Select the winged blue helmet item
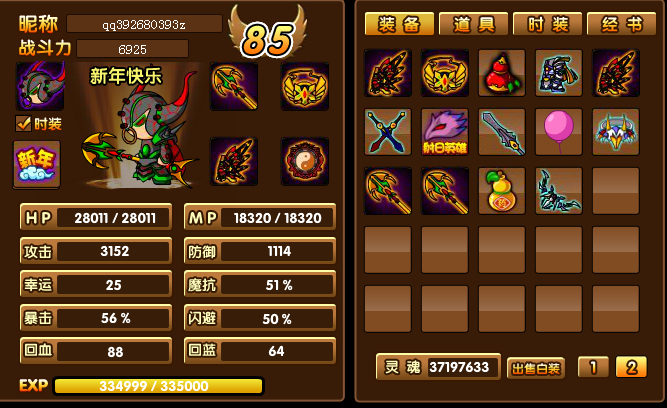 point(616,132)
